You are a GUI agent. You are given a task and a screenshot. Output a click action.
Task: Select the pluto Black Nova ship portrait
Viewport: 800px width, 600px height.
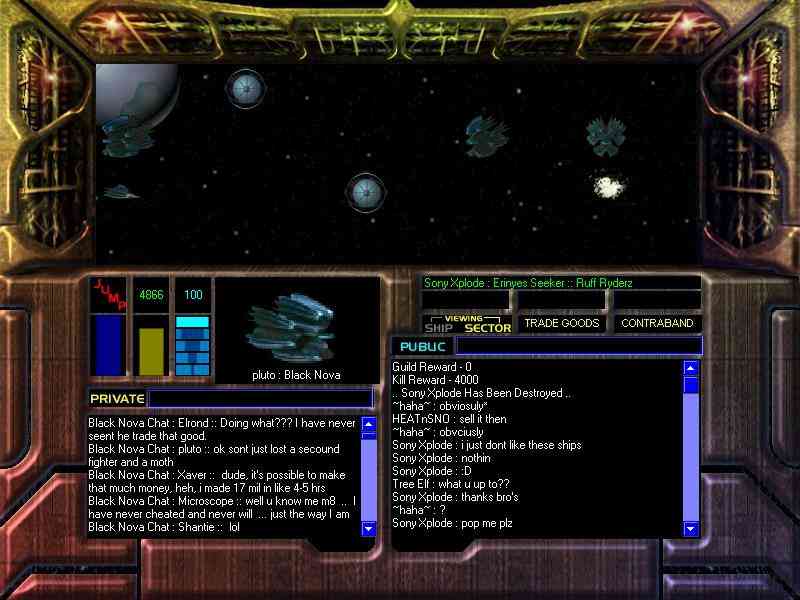coord(297,324)
